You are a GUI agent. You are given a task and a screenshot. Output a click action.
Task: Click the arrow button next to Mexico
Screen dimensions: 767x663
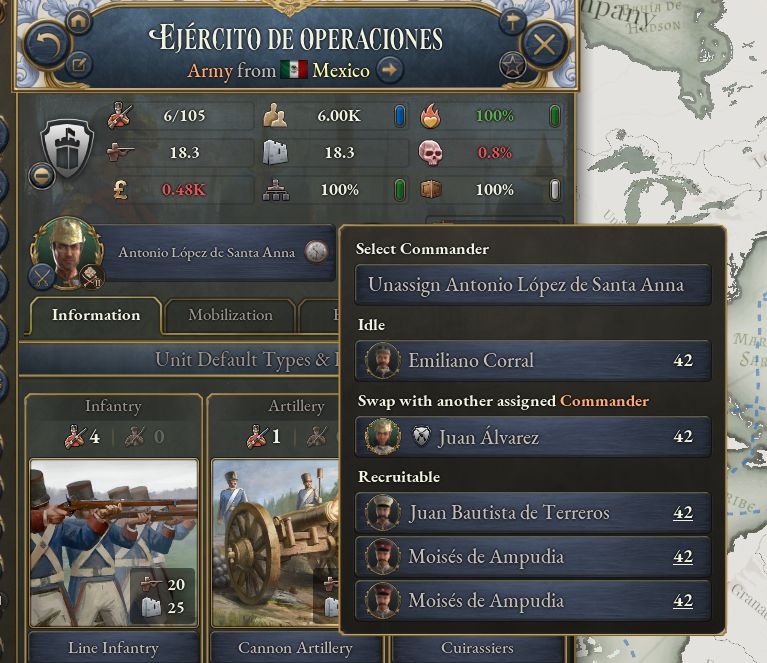pyautogui.click(x=390, y=70)
